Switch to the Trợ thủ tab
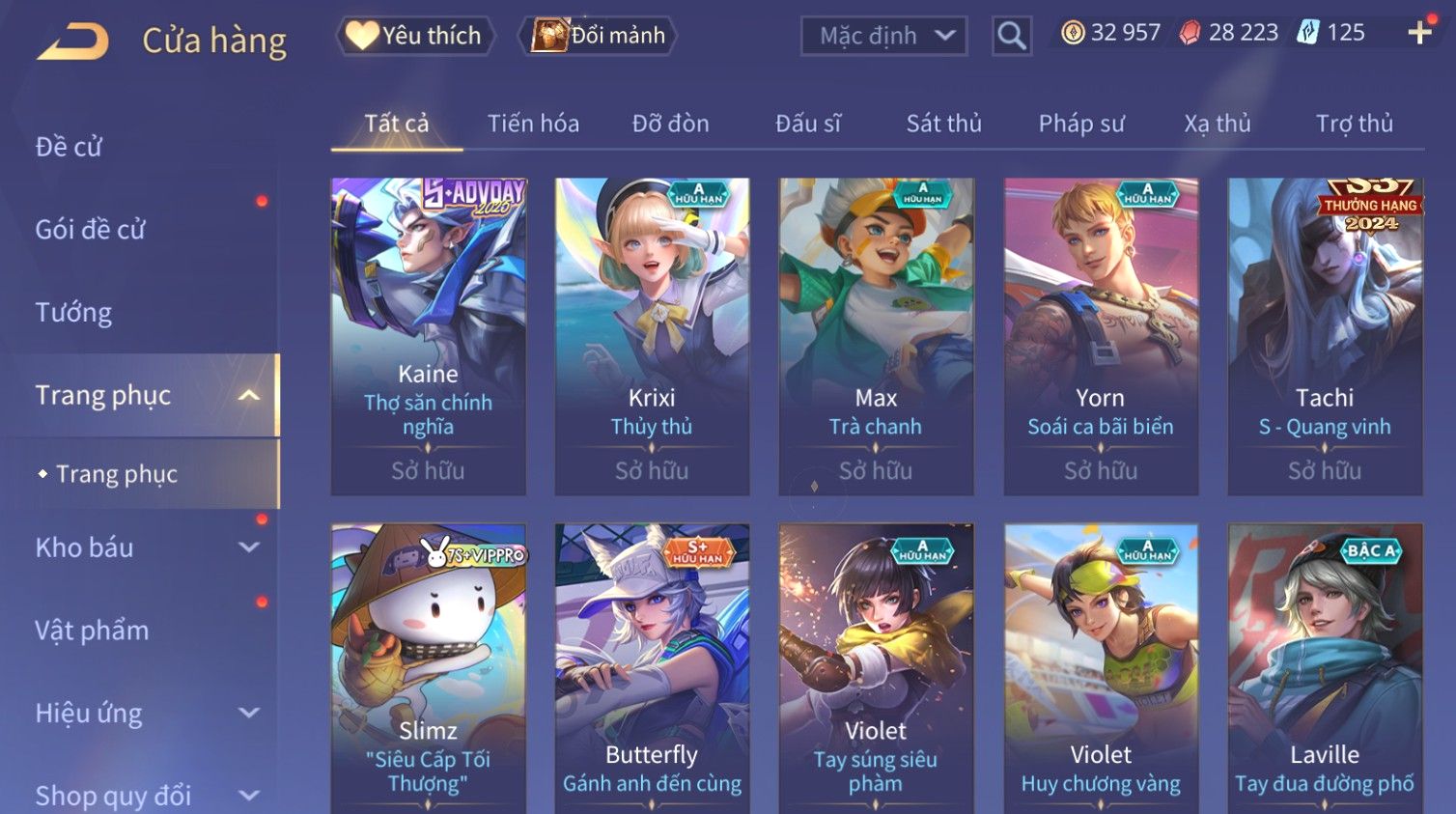This screenshot has width=1456, height=814. 1354,124
